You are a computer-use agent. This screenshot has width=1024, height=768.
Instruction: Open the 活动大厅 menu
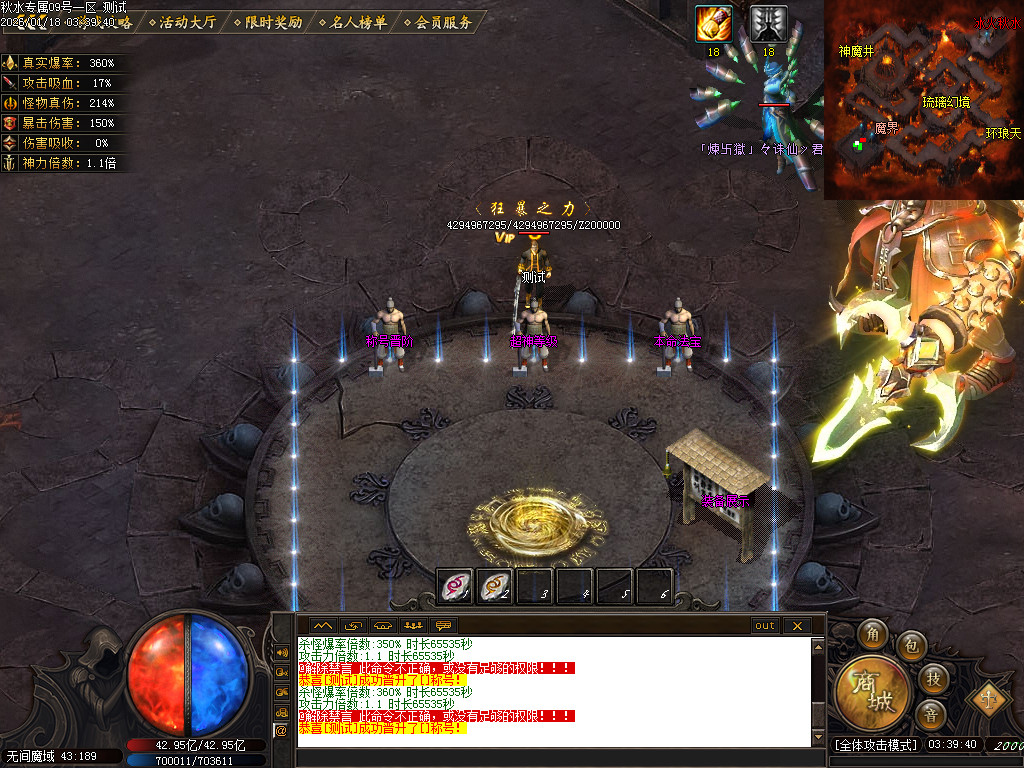[187, 22]
